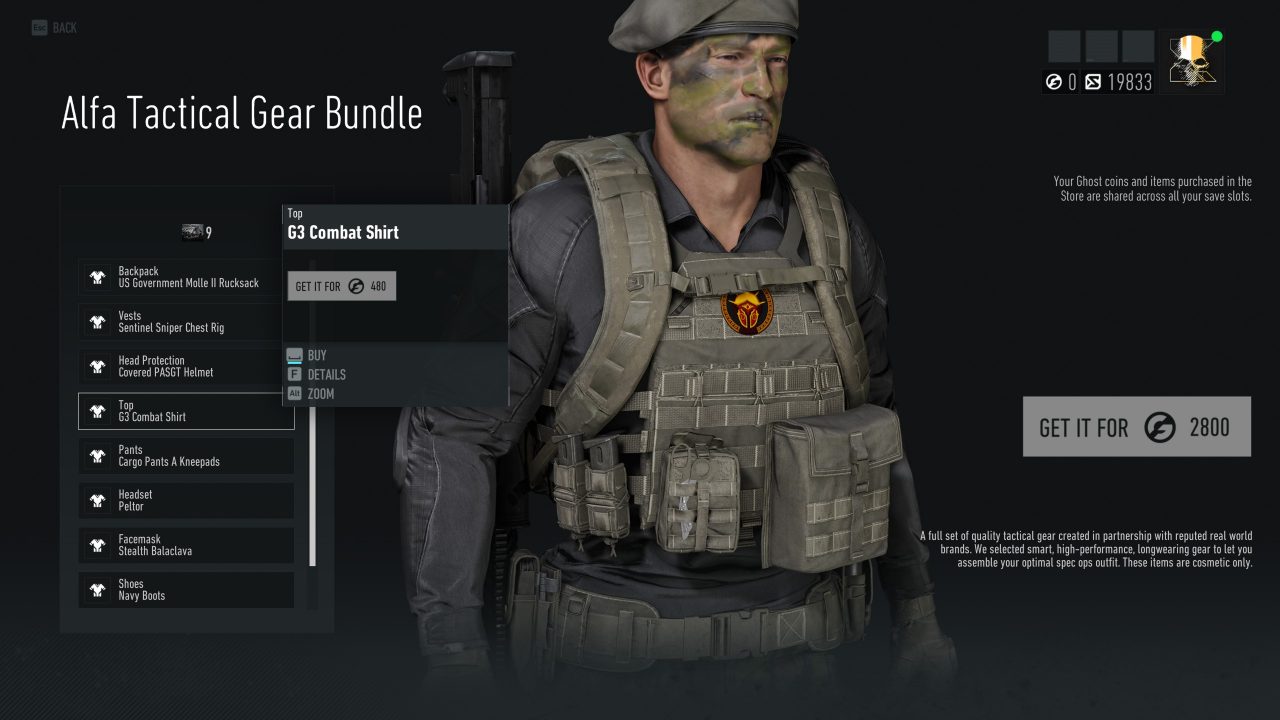
Task: Choose the Peltor headset entry
Action: (186, 501)
